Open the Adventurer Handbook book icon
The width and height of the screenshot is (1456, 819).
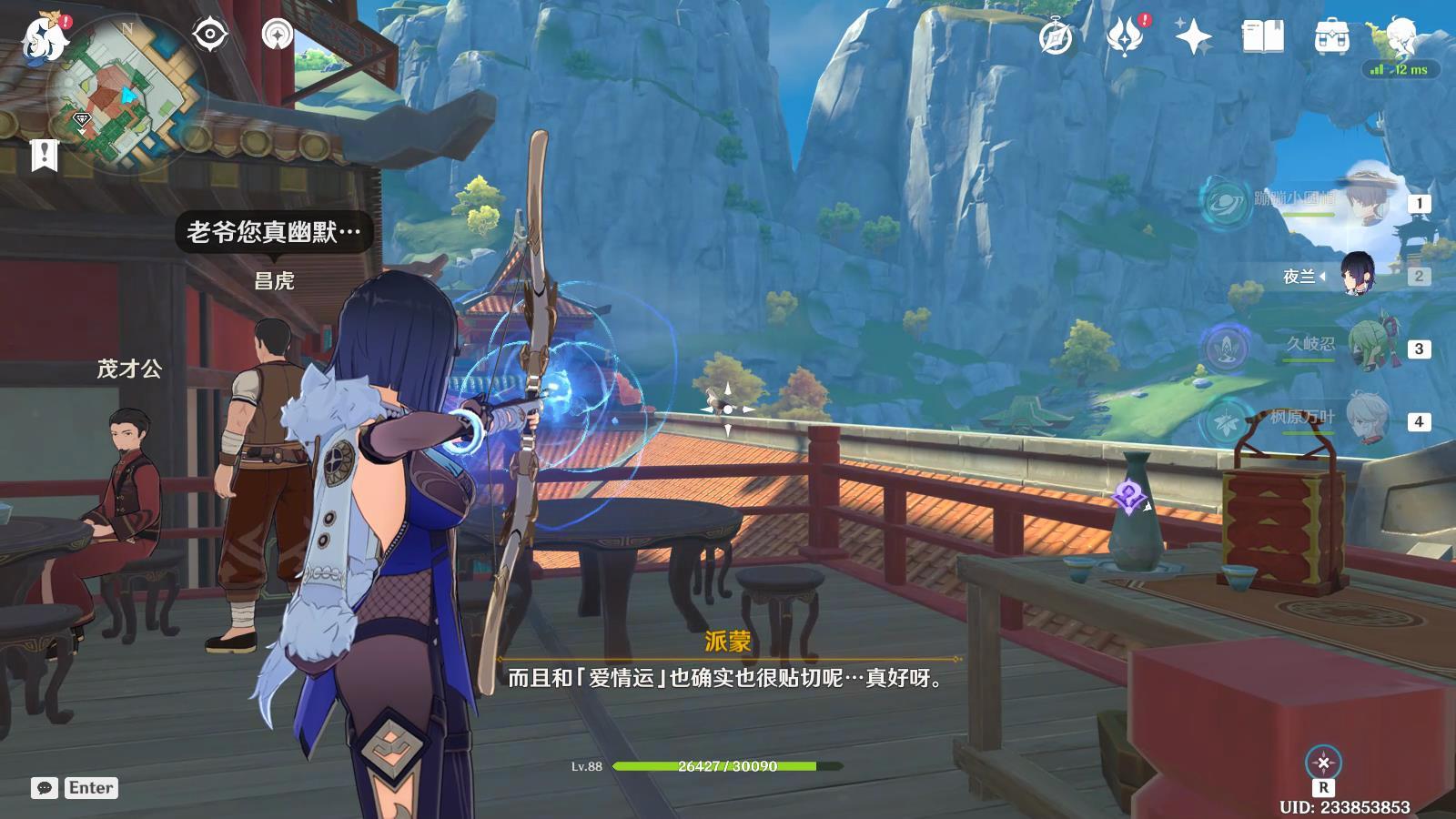point(1263,37)
